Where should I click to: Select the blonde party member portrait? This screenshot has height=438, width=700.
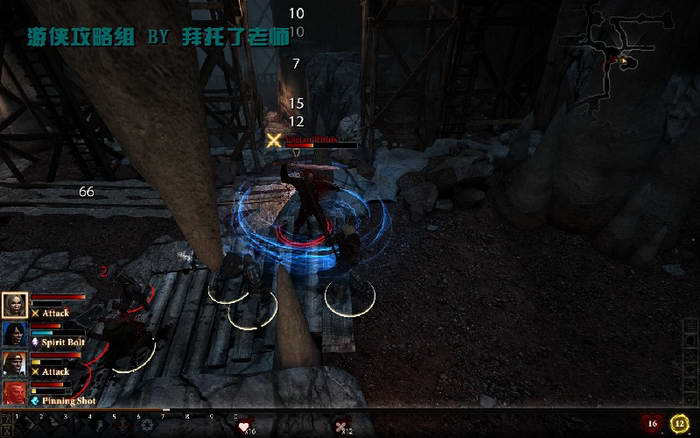click(15, 305)
